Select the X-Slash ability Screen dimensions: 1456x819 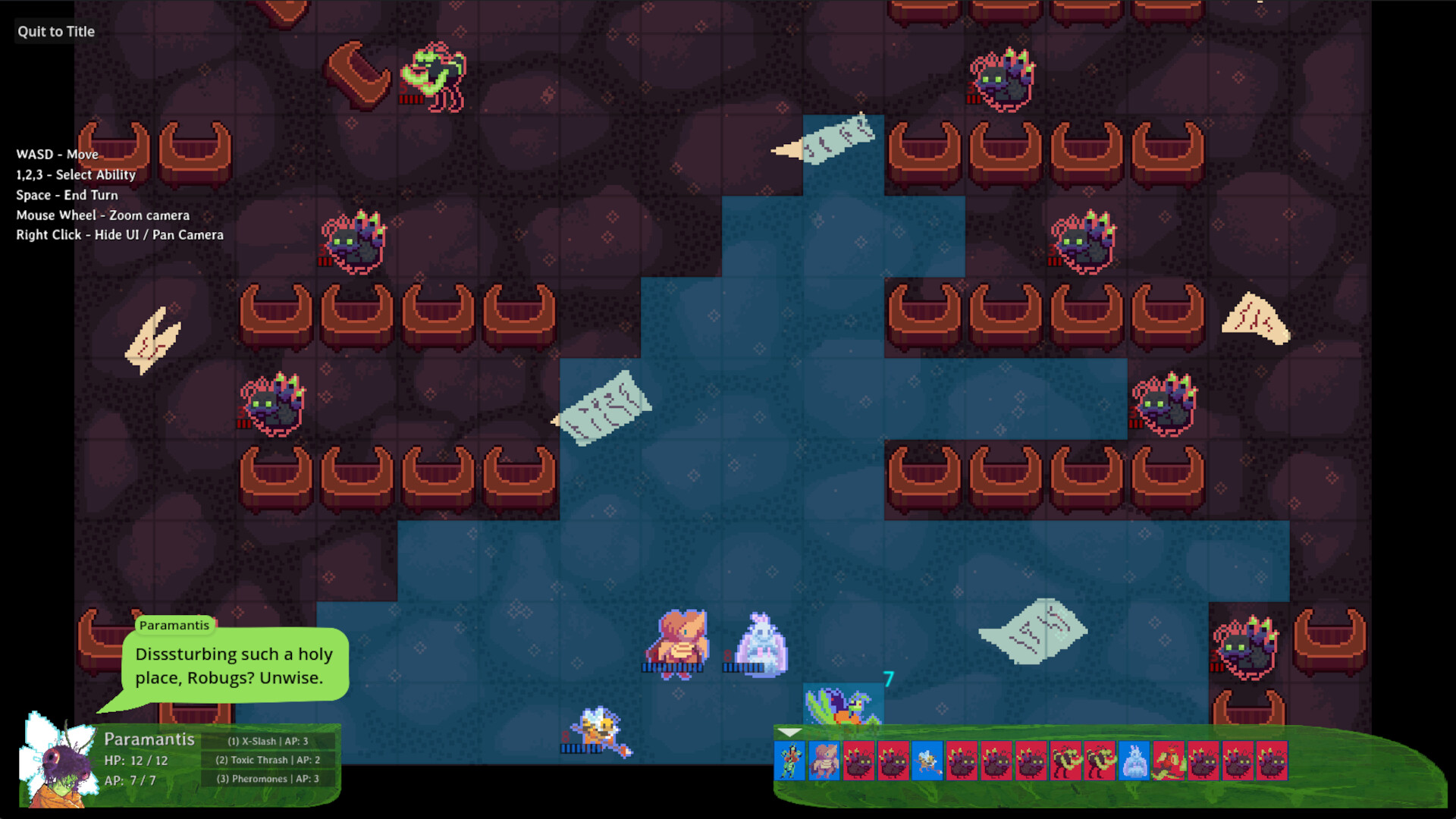[x=267, y=742]
